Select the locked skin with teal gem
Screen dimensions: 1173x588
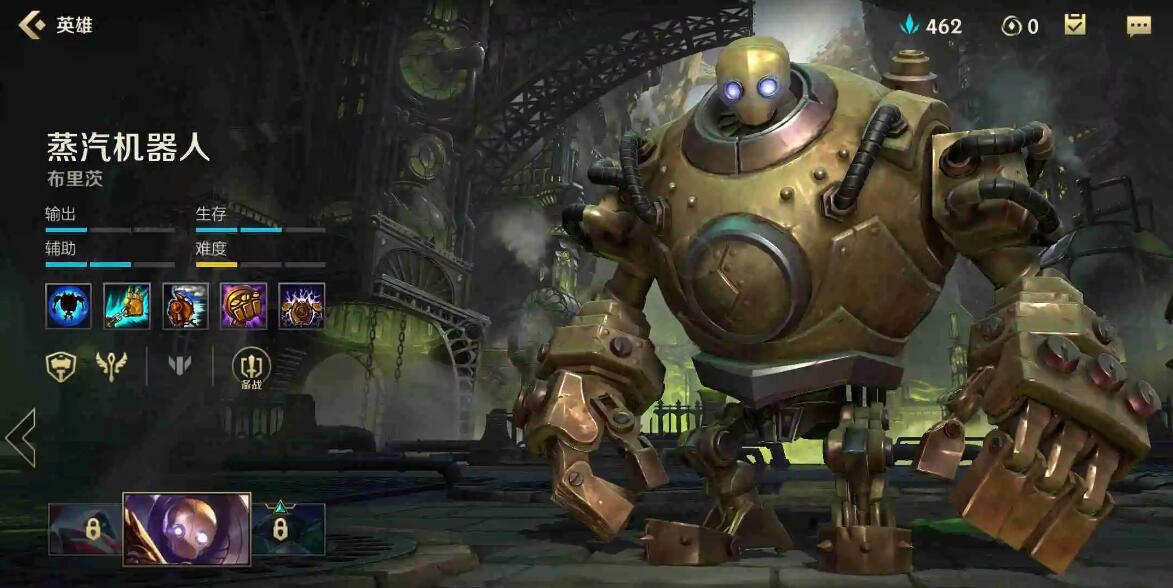[x=288, y=529]
